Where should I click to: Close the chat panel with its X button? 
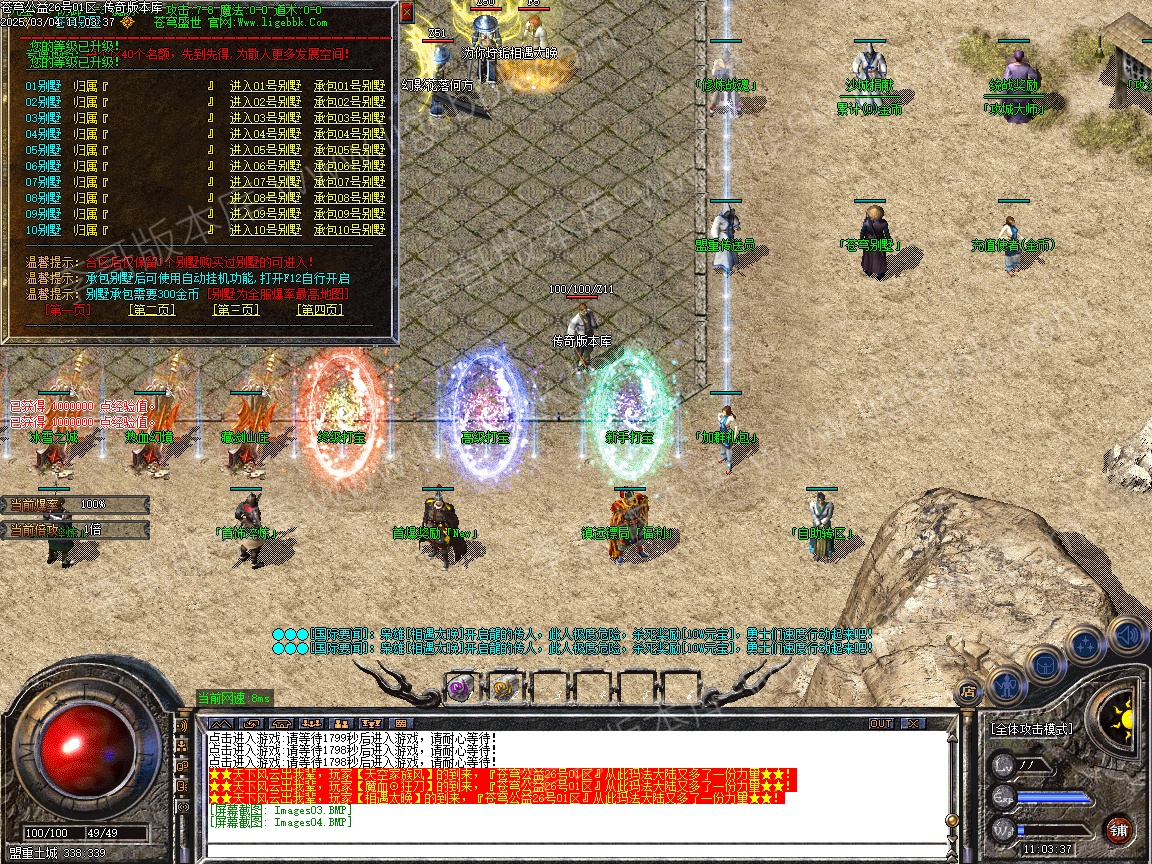[x=912, y=723]
